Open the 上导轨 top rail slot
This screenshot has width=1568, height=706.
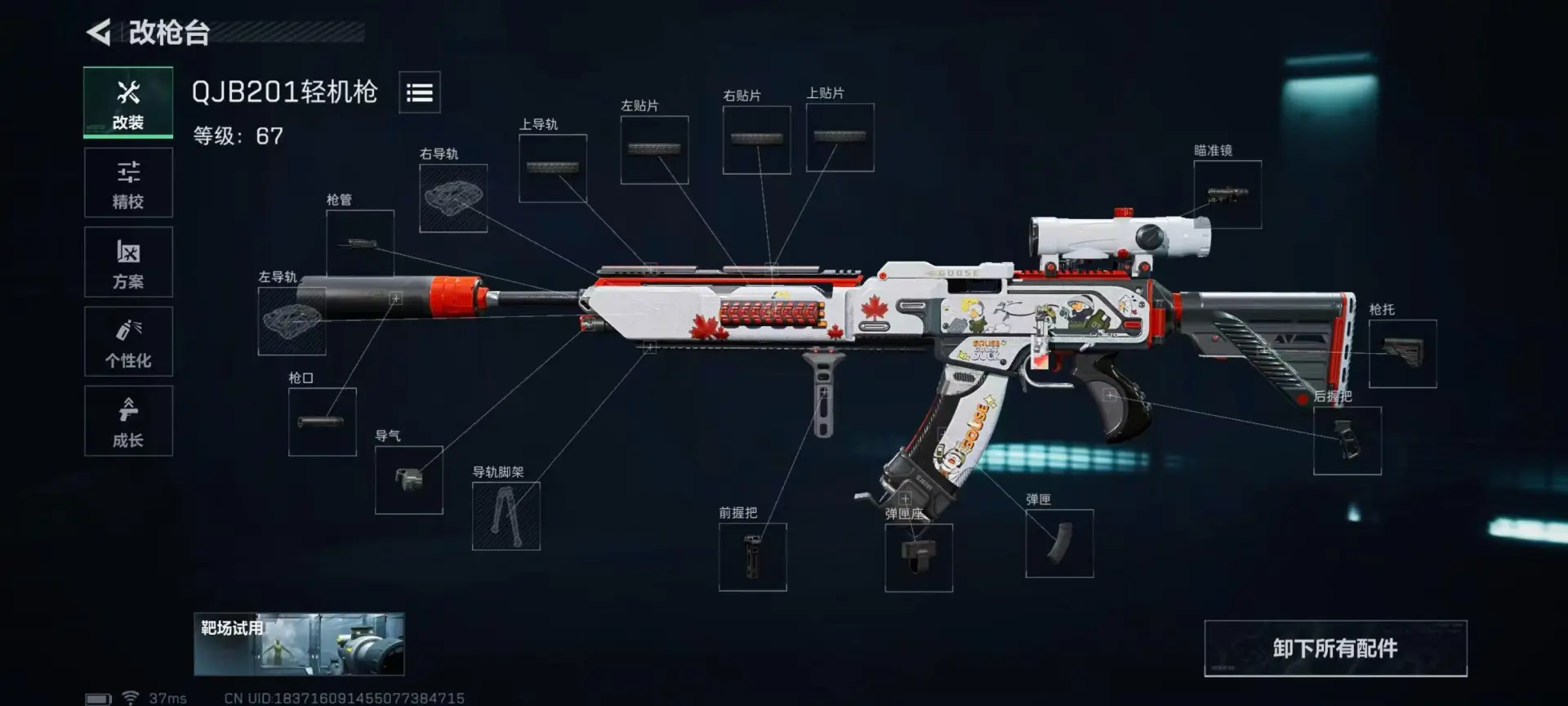[x=553, y=168]
